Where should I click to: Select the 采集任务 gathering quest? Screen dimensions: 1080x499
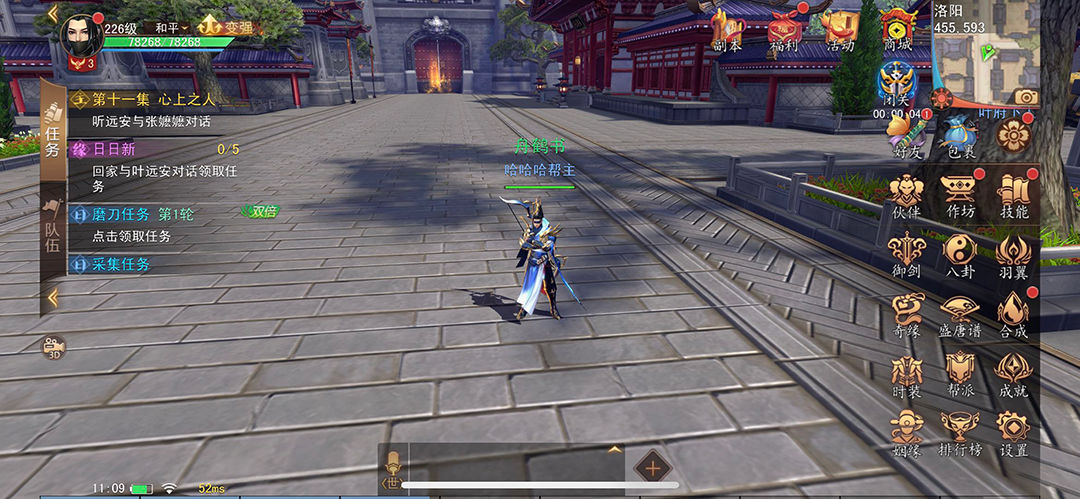pyautogui.click(x=120, y=264)
